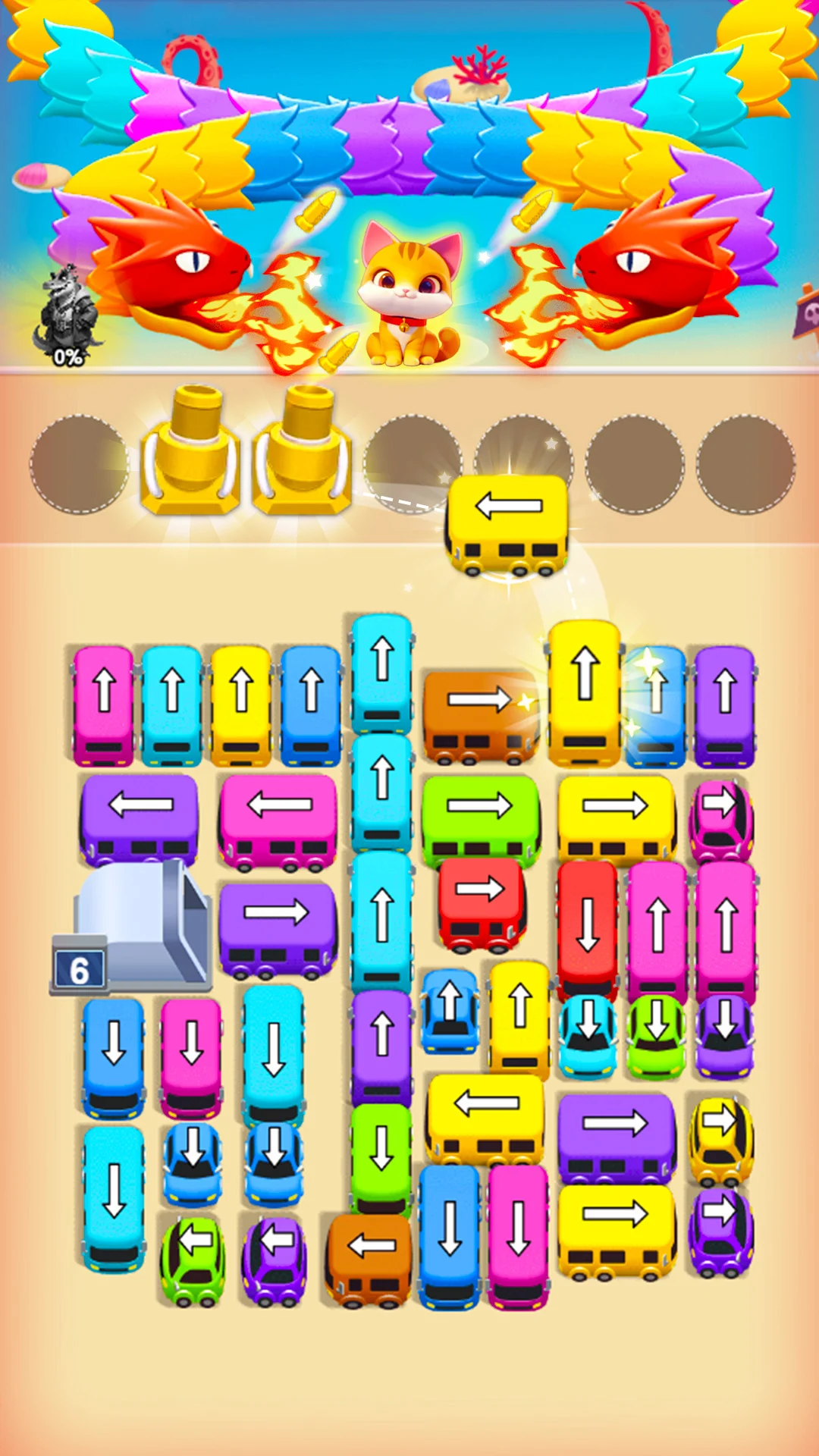Send off the red van pointing down
Screen dimensions: 819x1456
587,929
